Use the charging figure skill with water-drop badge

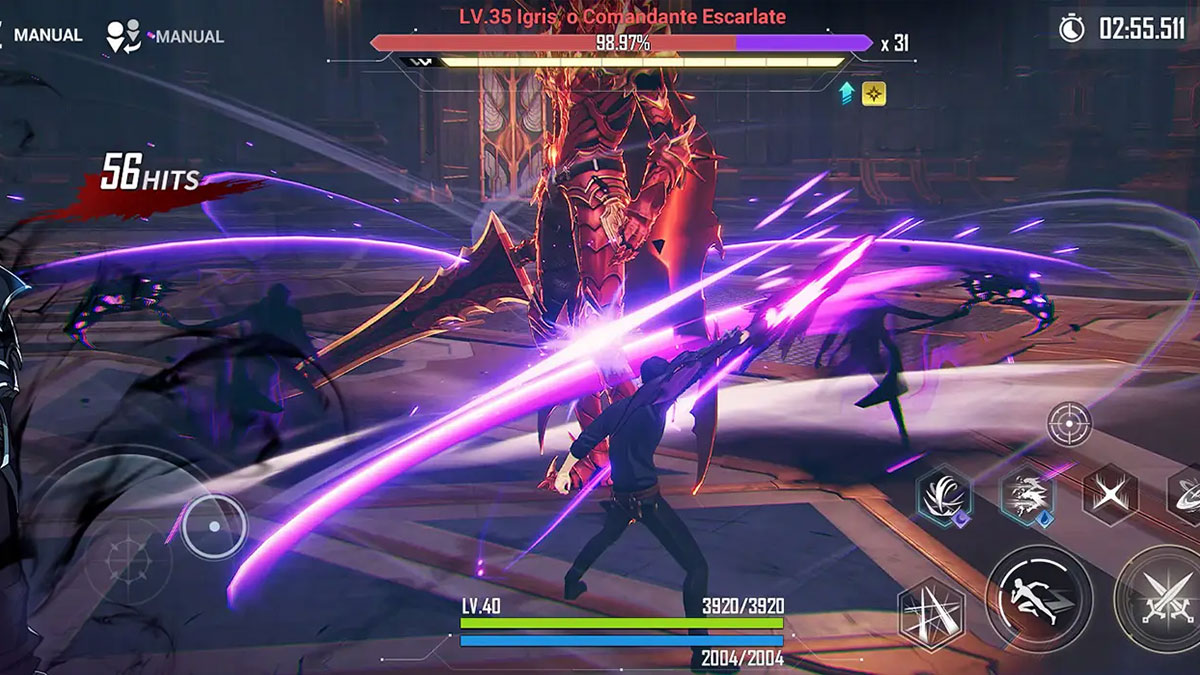1027,495
